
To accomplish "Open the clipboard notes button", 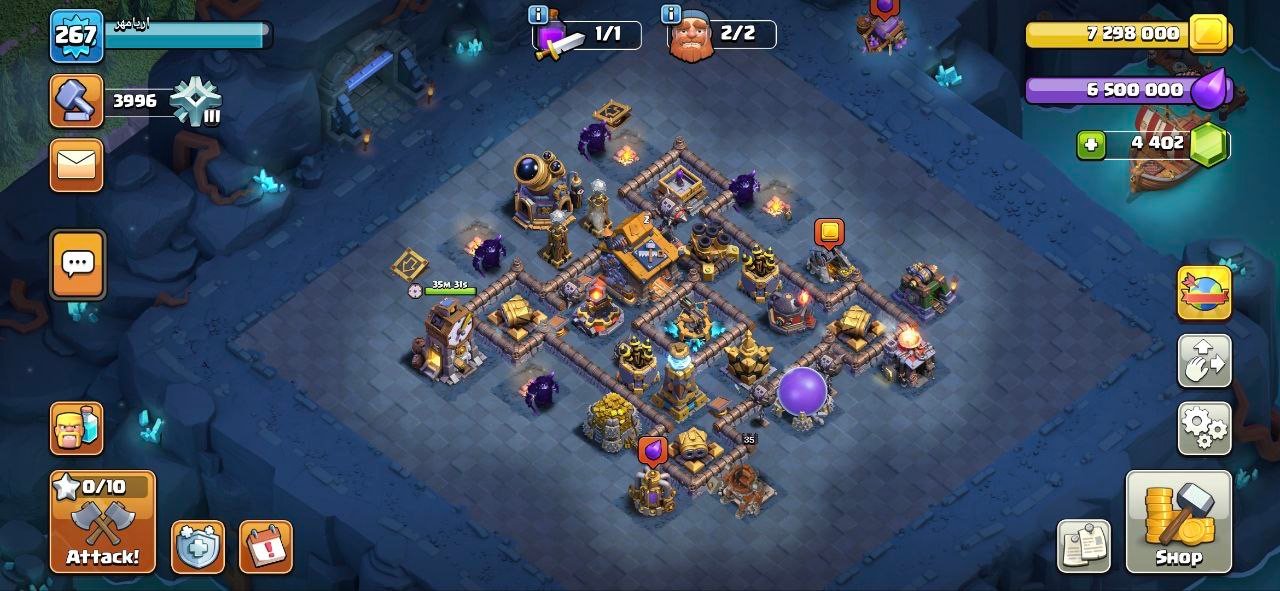I will pyautogui.click(x=1084, y=546).
